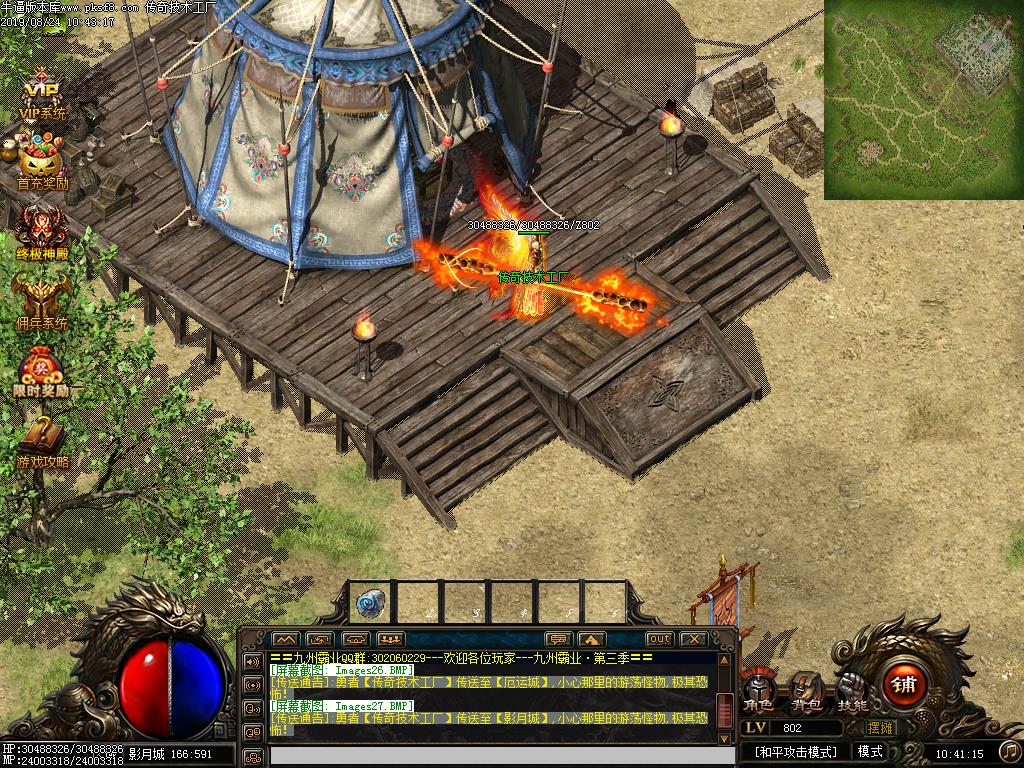Open the 角色 character panel
1024x768 pixels.
pyautogui.click(x=758, y=690)
